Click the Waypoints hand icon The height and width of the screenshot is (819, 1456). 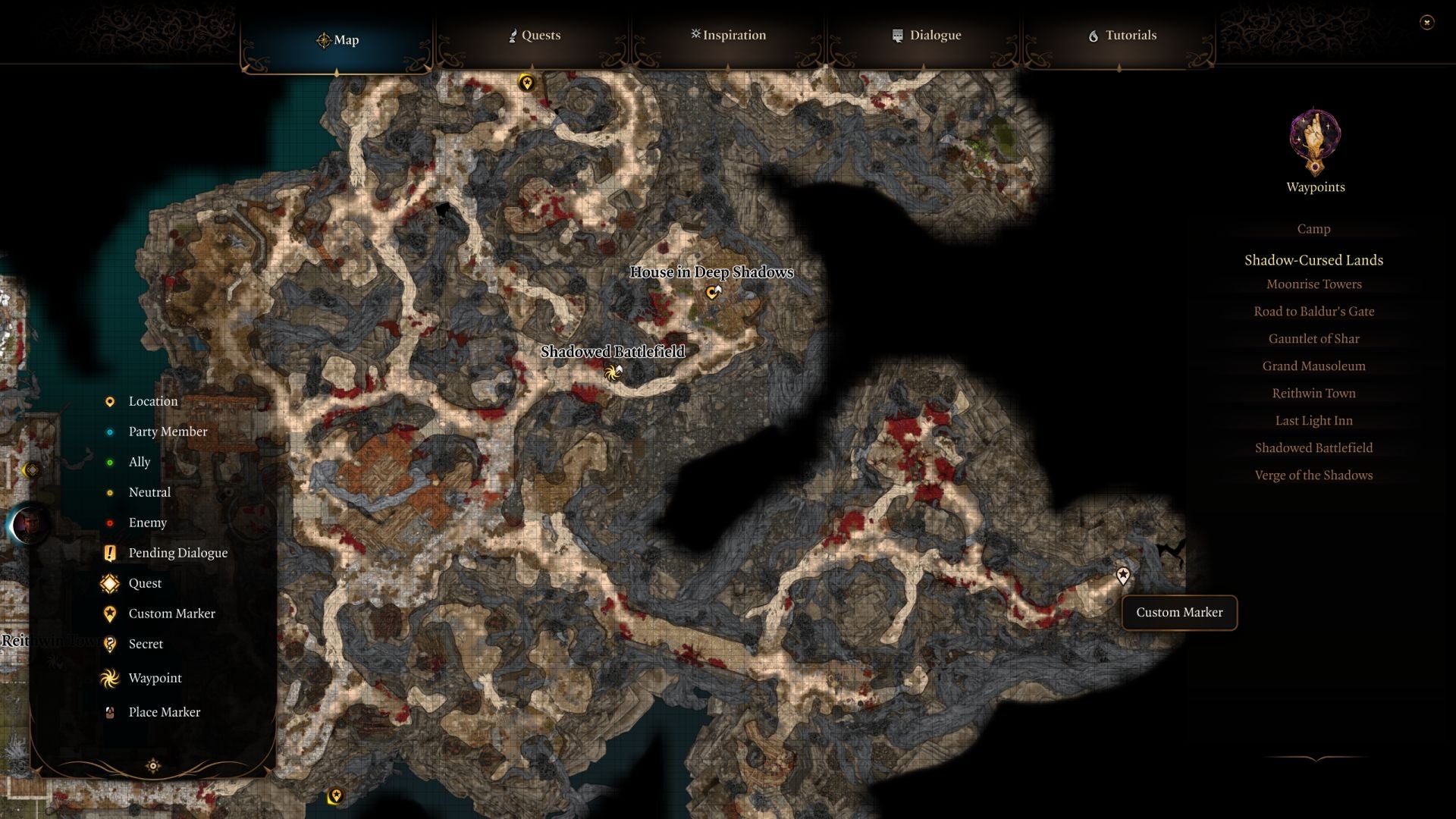pos(1314,143)
